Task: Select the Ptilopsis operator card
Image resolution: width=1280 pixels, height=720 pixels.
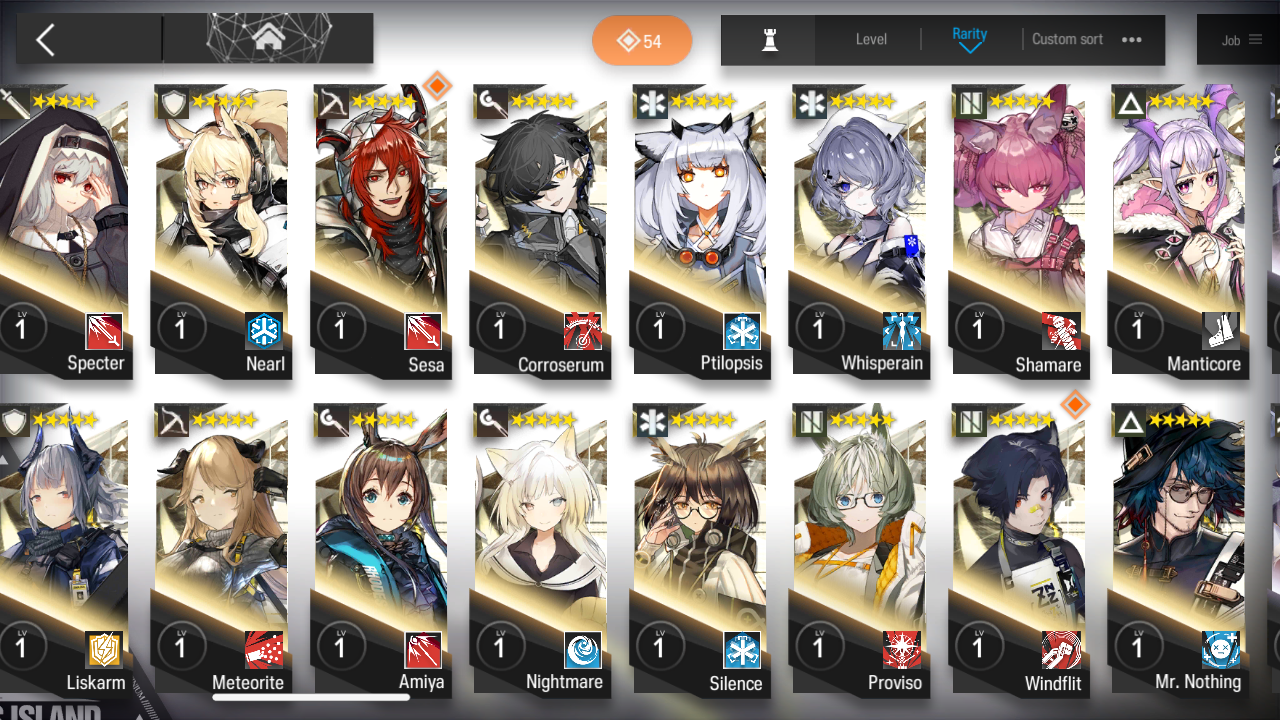Action: (700, 230)
